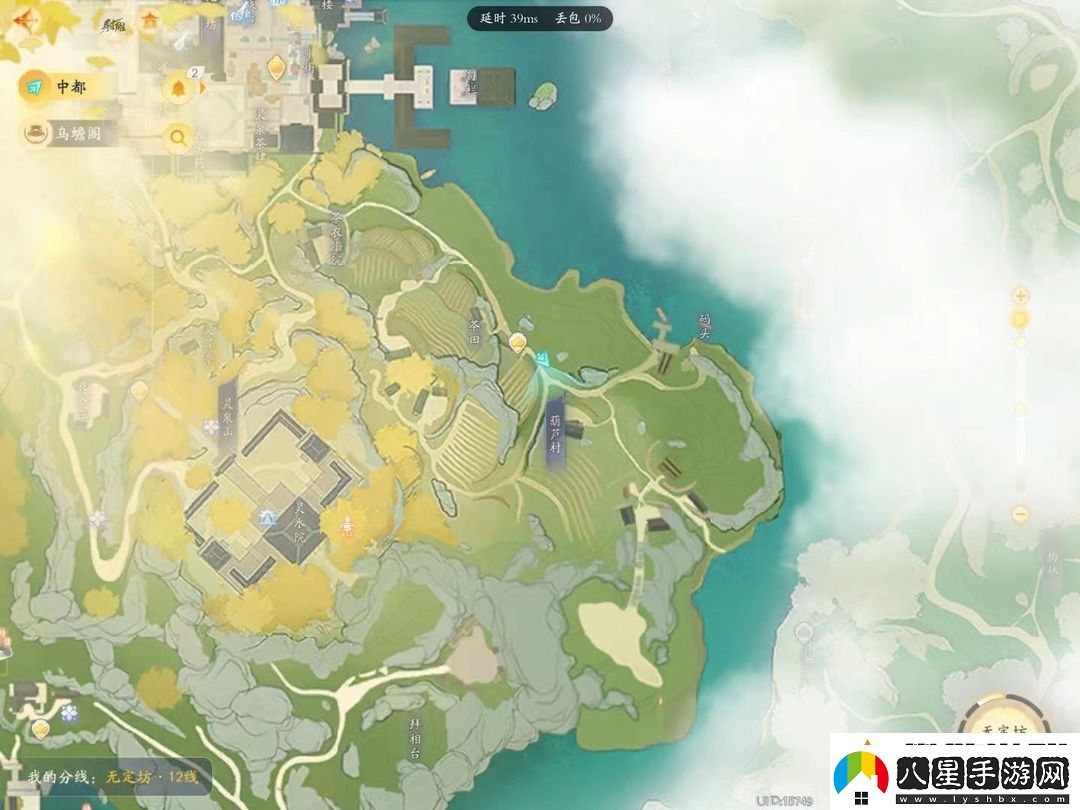The image size is (1080, 810).
Task: Select the 灵泉山 location label
Action: pyautogui.click(x=226, y=414)
